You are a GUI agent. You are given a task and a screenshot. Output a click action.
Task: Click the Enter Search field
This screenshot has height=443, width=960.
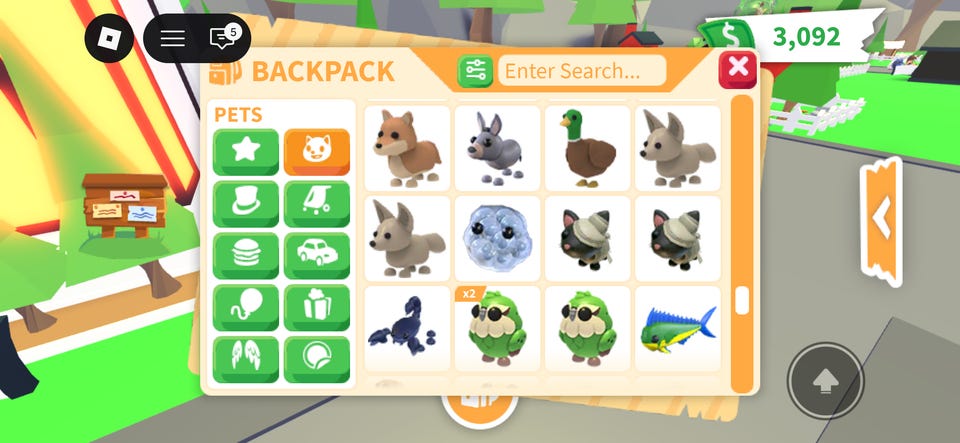(x=582, y=71)
